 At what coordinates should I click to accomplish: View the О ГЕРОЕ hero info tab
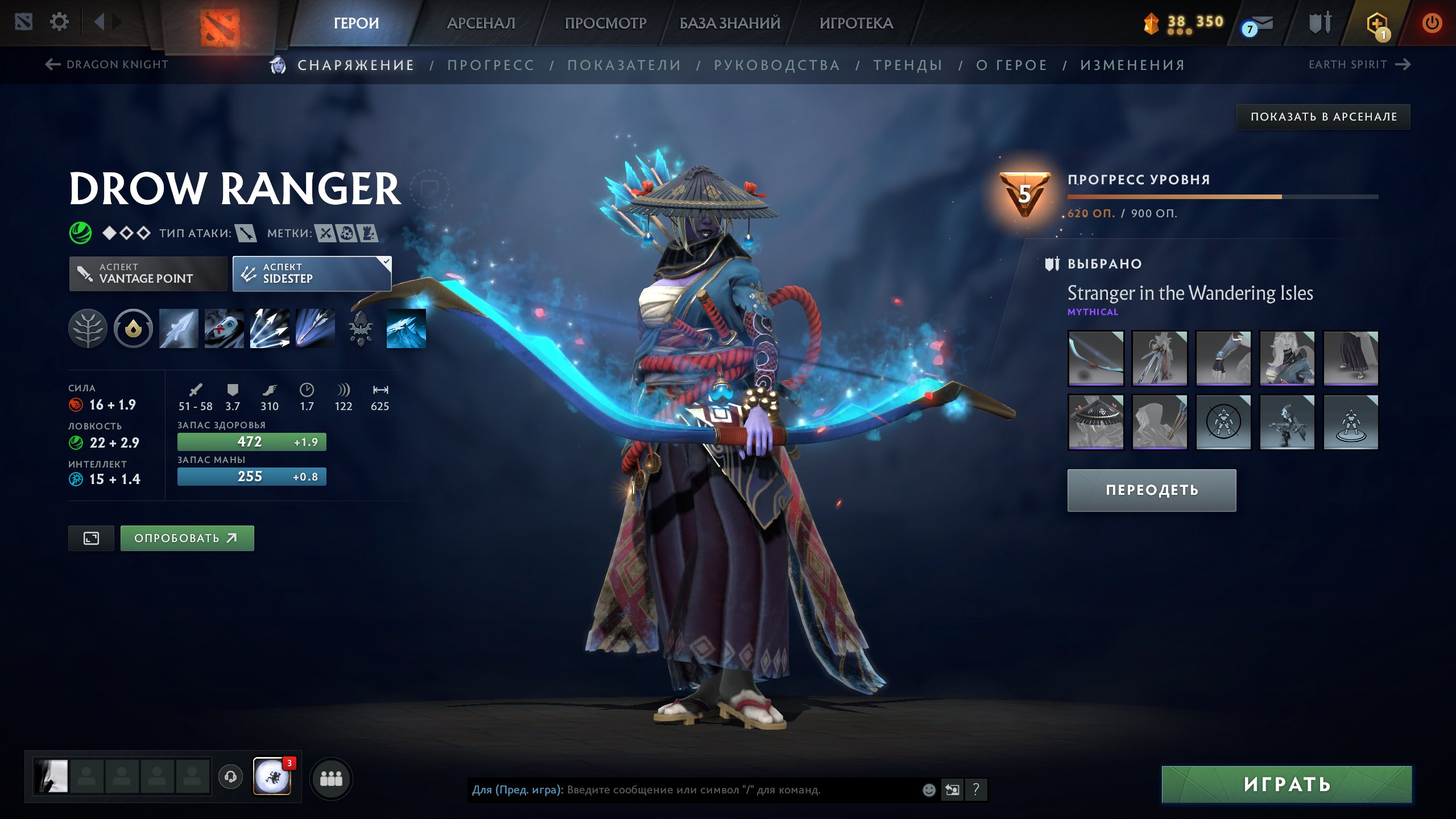(1012, 65)
